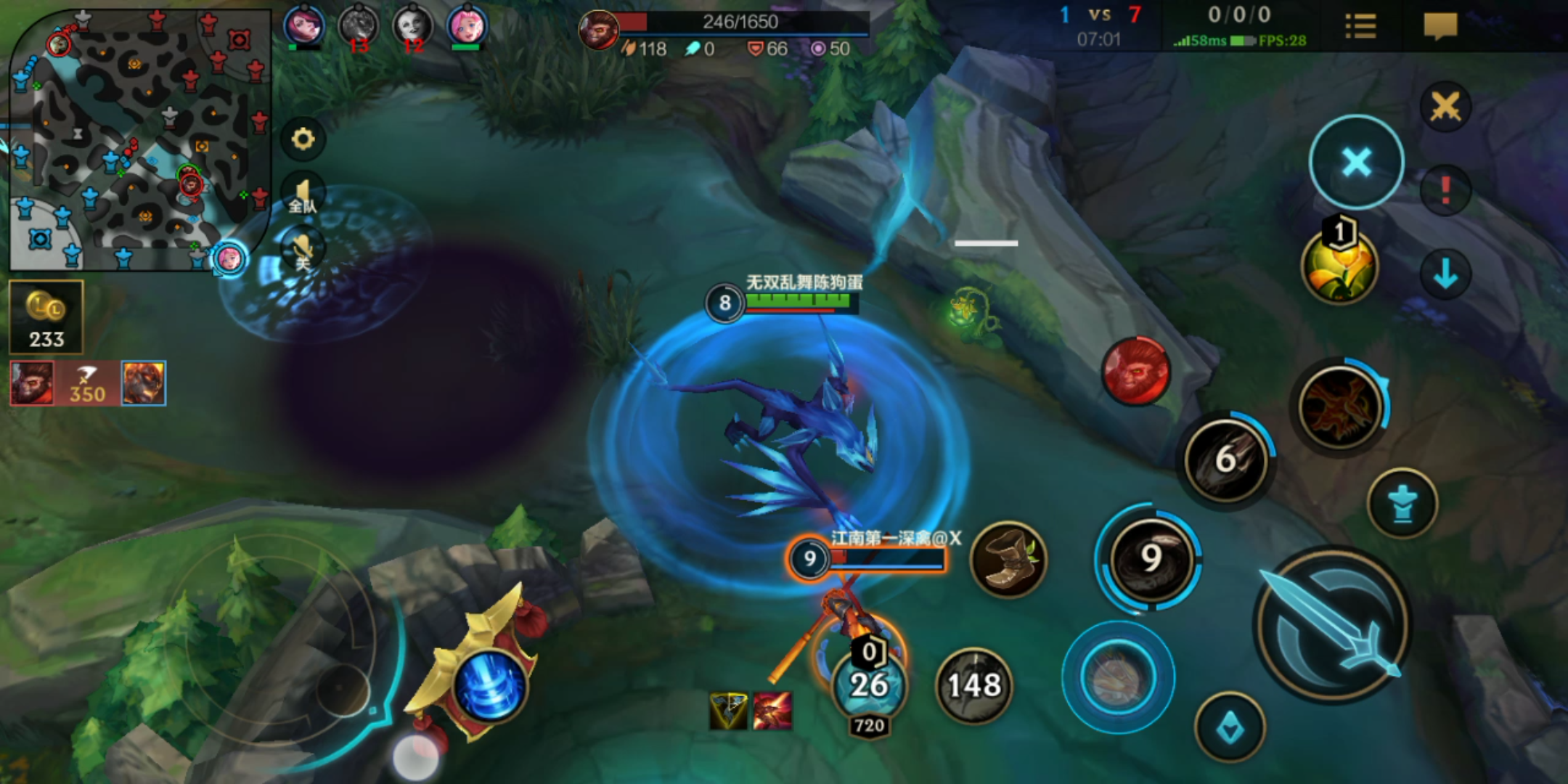Cancel the current ability with the X button
Image resolution: width=1568 pixels, height=784 pixels.
pyautogui.click(x=1356, y=163)
